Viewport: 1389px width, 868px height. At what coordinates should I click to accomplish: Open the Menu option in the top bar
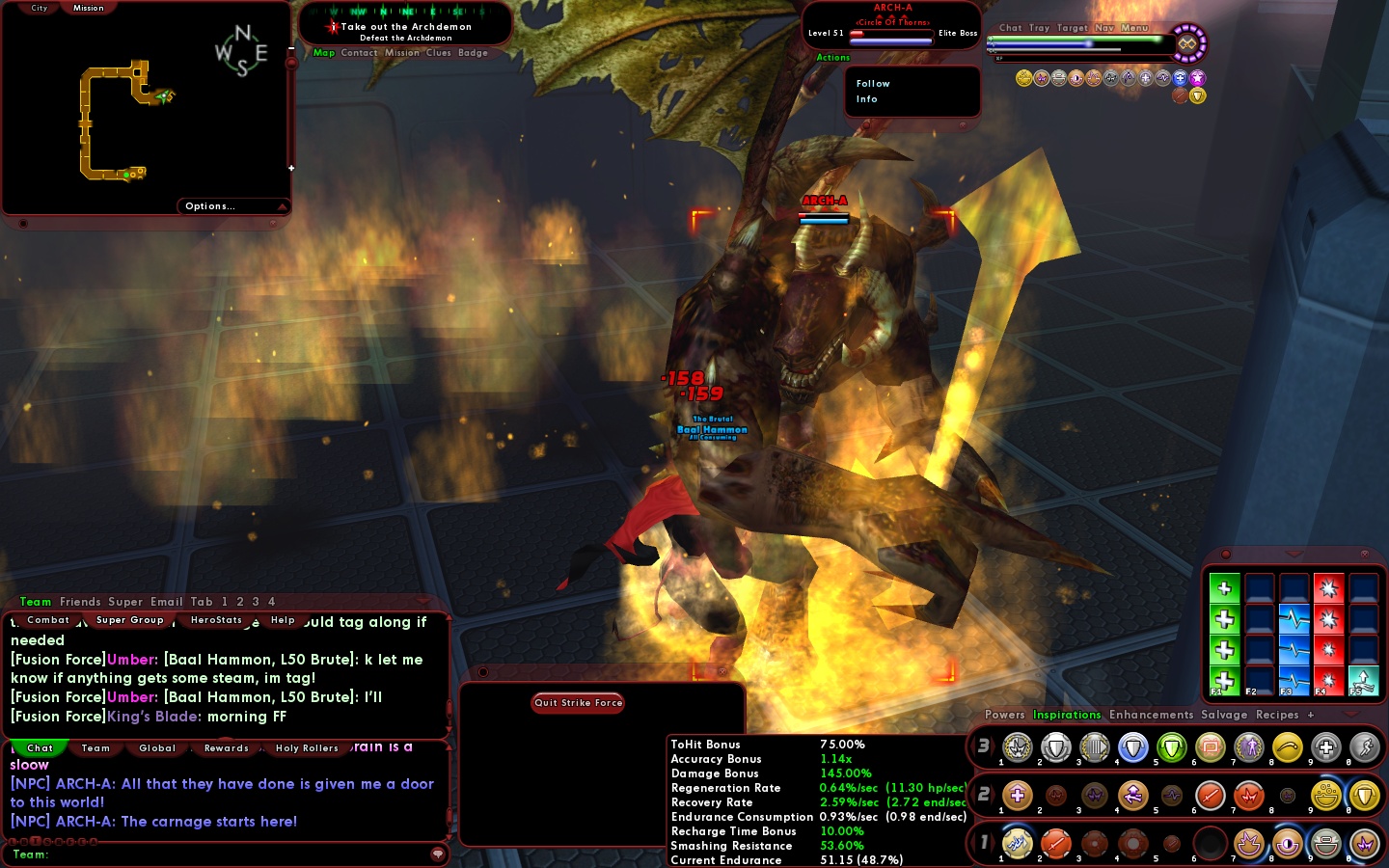pos(1134,28)
